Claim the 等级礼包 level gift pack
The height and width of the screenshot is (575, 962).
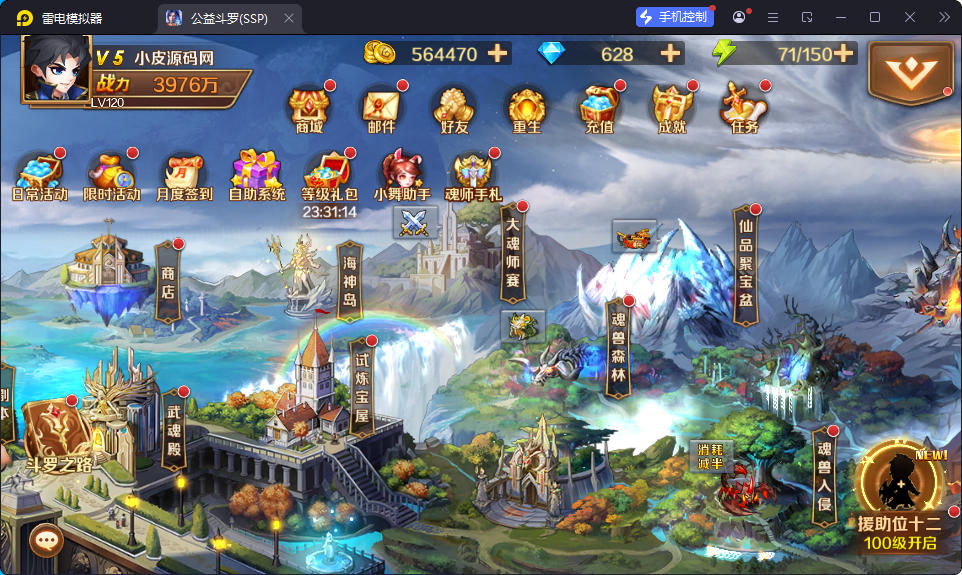(329, 174)
